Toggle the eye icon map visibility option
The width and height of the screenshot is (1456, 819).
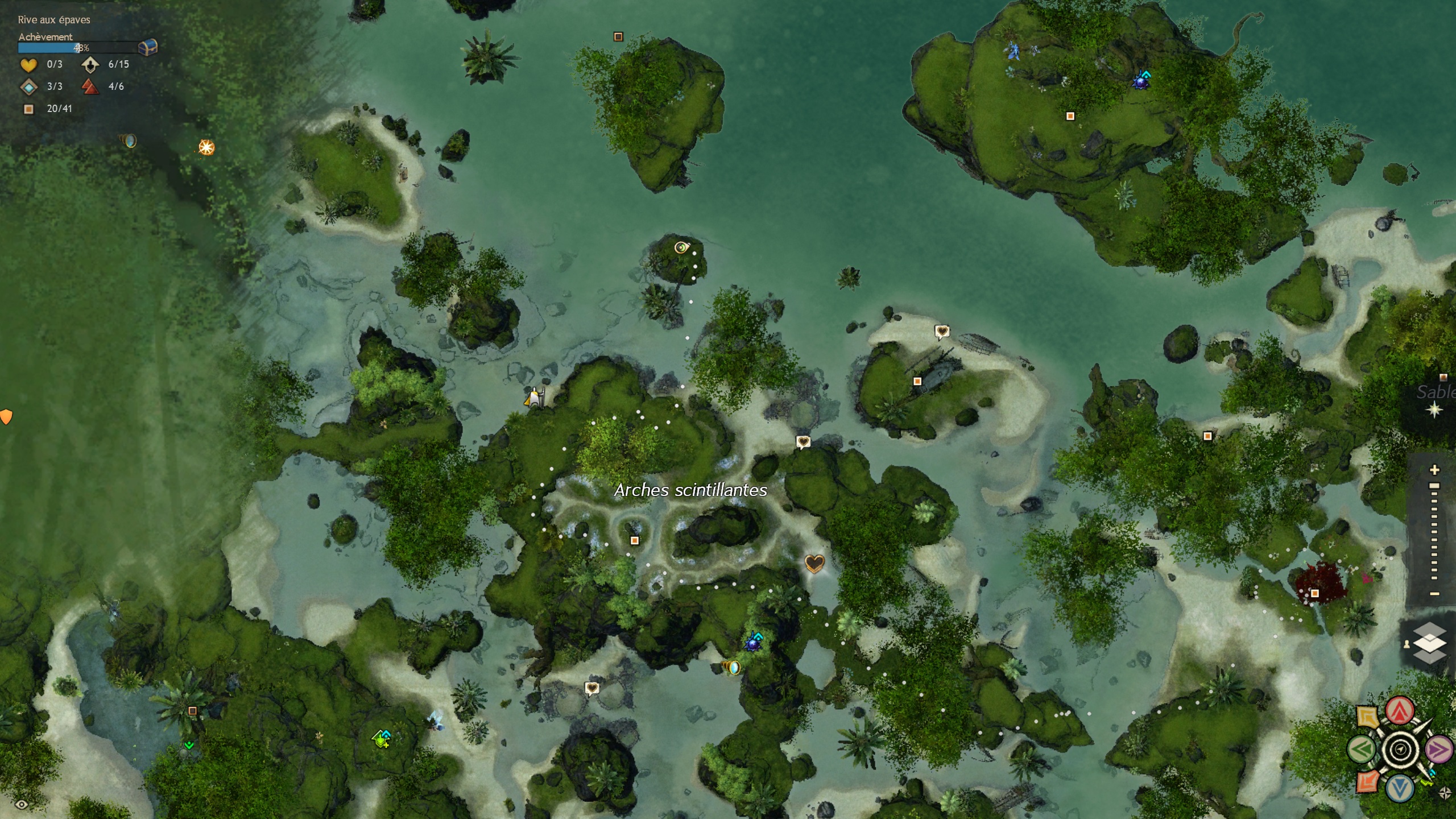(22, 804)
